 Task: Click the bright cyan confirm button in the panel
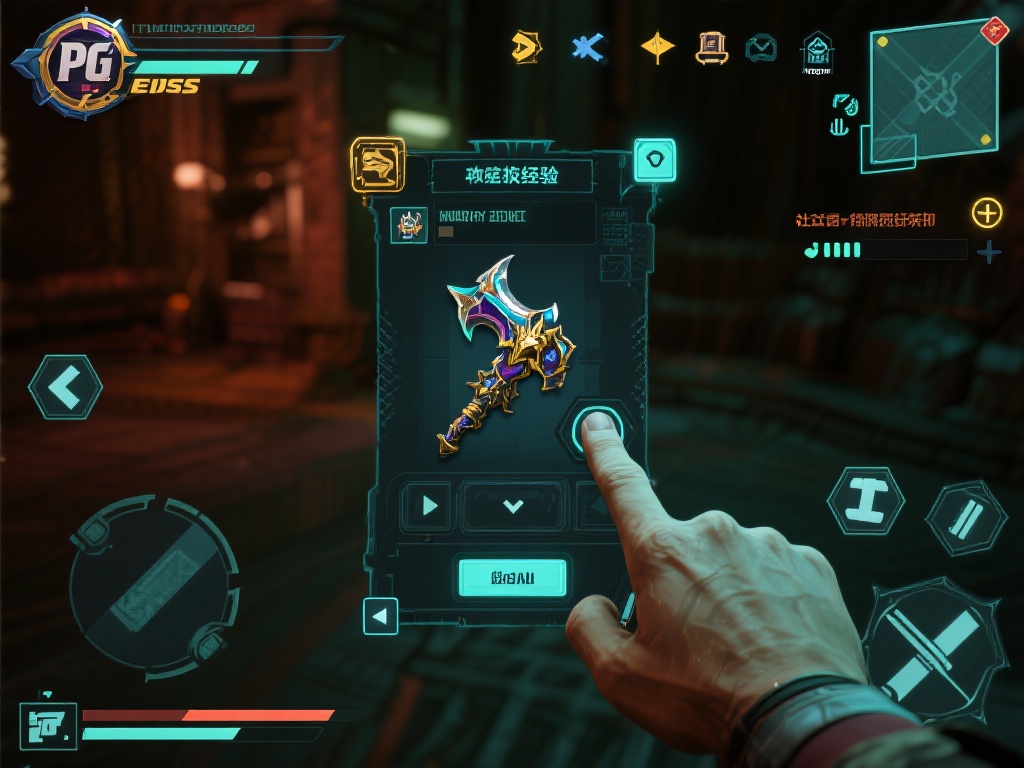(512, 577)
